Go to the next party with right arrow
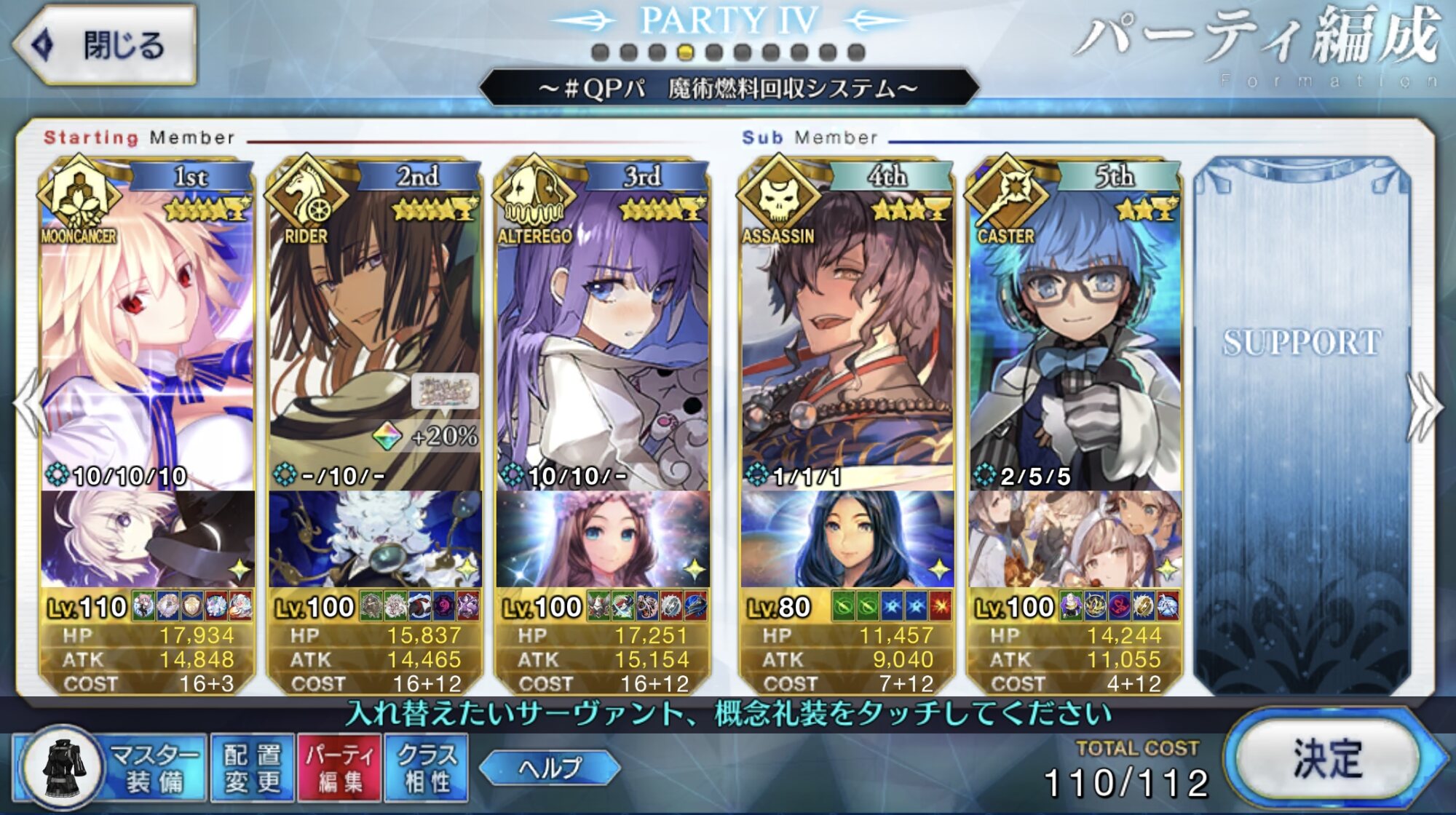 coord(1425,406)
